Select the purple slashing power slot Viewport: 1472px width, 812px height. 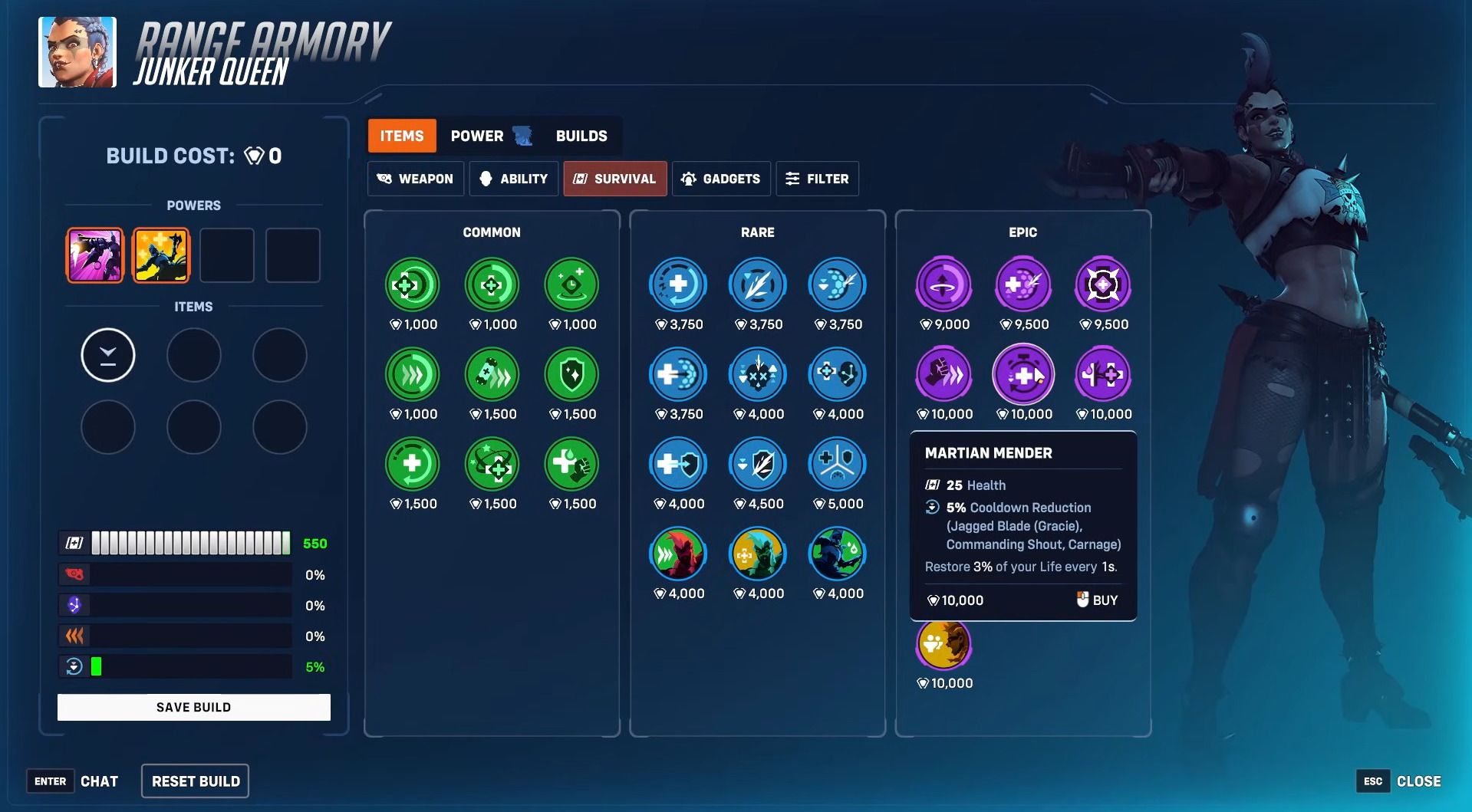95,255
